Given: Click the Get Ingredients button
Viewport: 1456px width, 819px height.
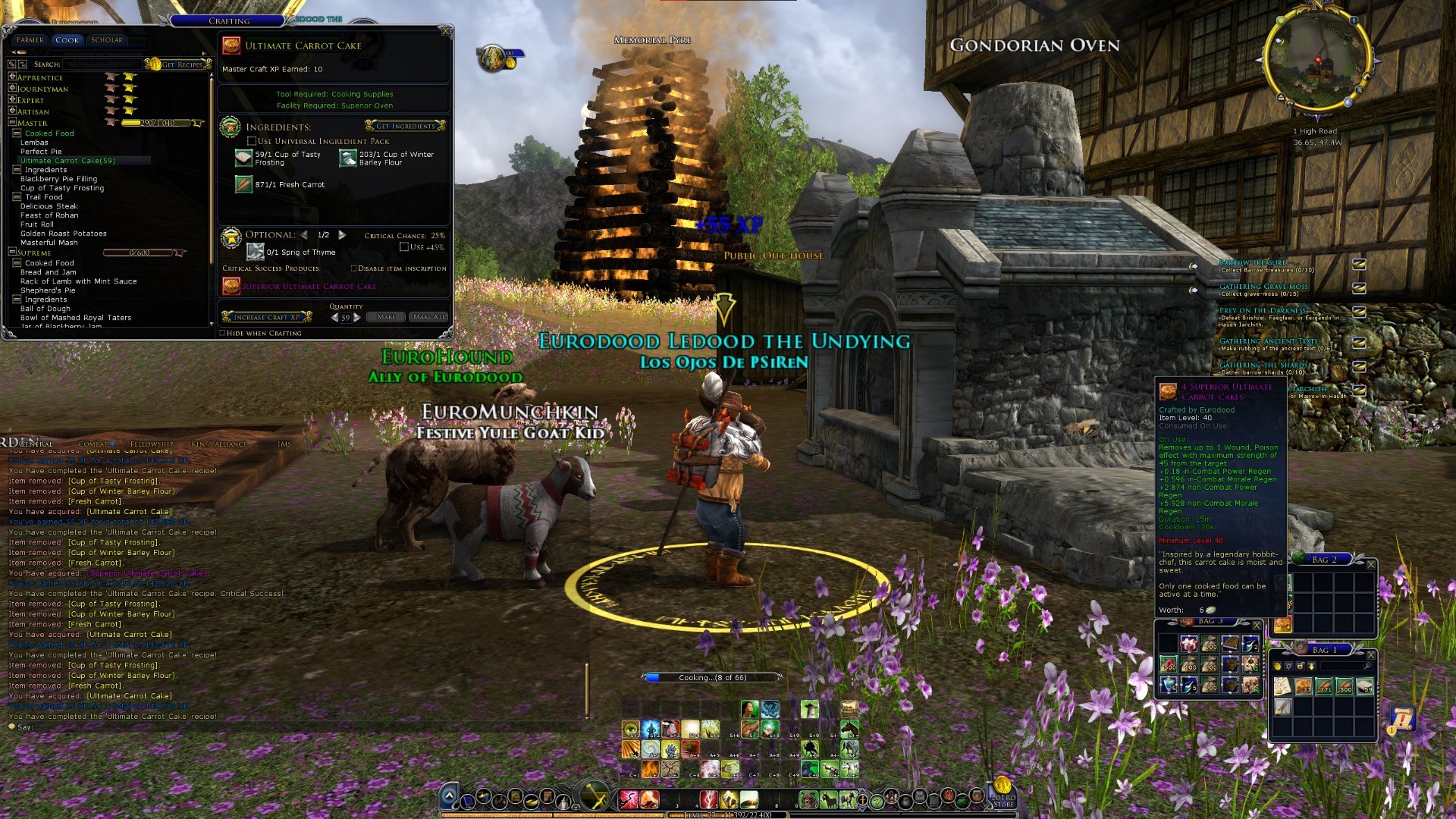Looking at the screenshot, I should tap(405, 126).
